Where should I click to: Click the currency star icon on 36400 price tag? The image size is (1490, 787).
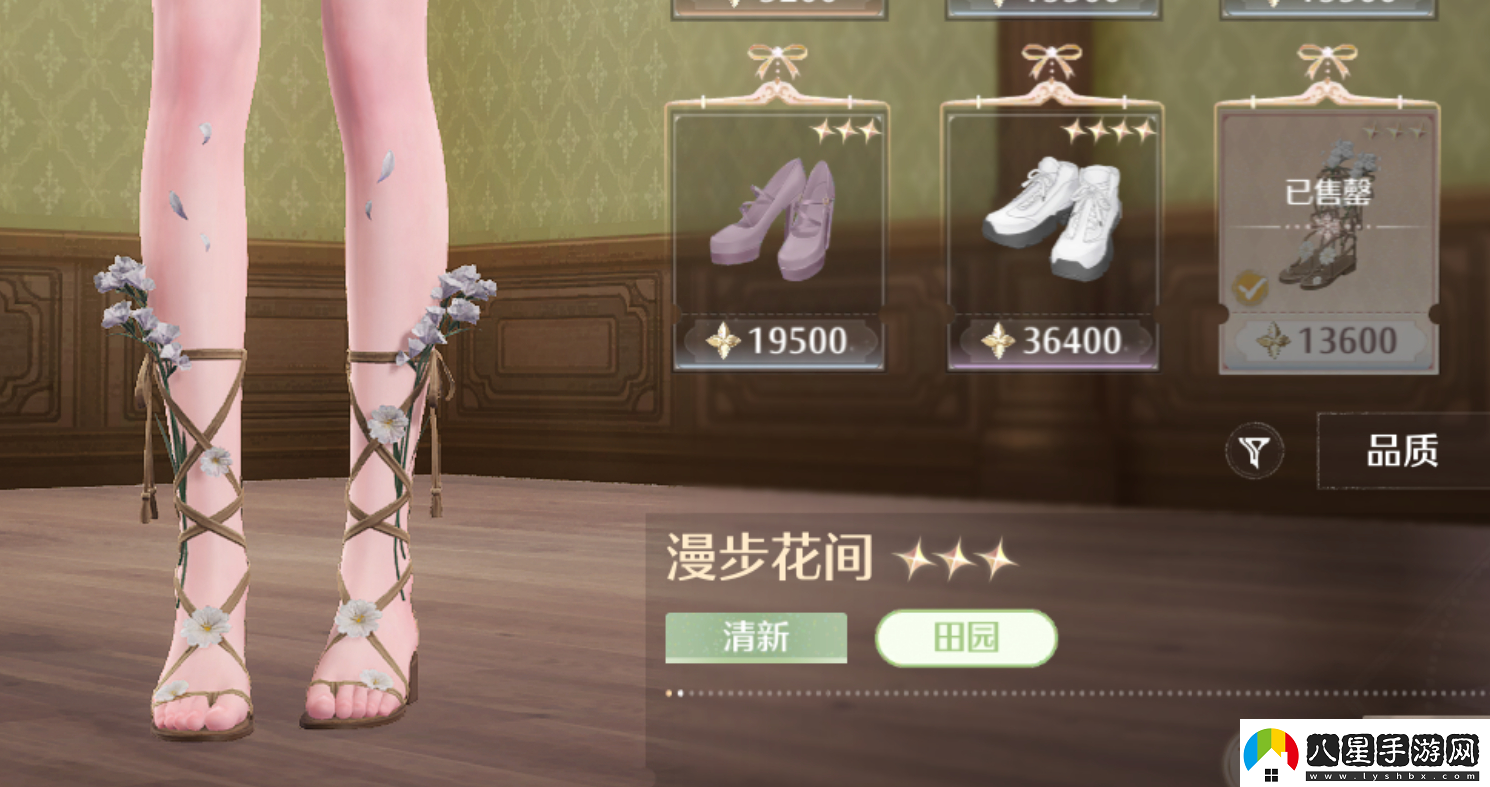tap(996, 342)
